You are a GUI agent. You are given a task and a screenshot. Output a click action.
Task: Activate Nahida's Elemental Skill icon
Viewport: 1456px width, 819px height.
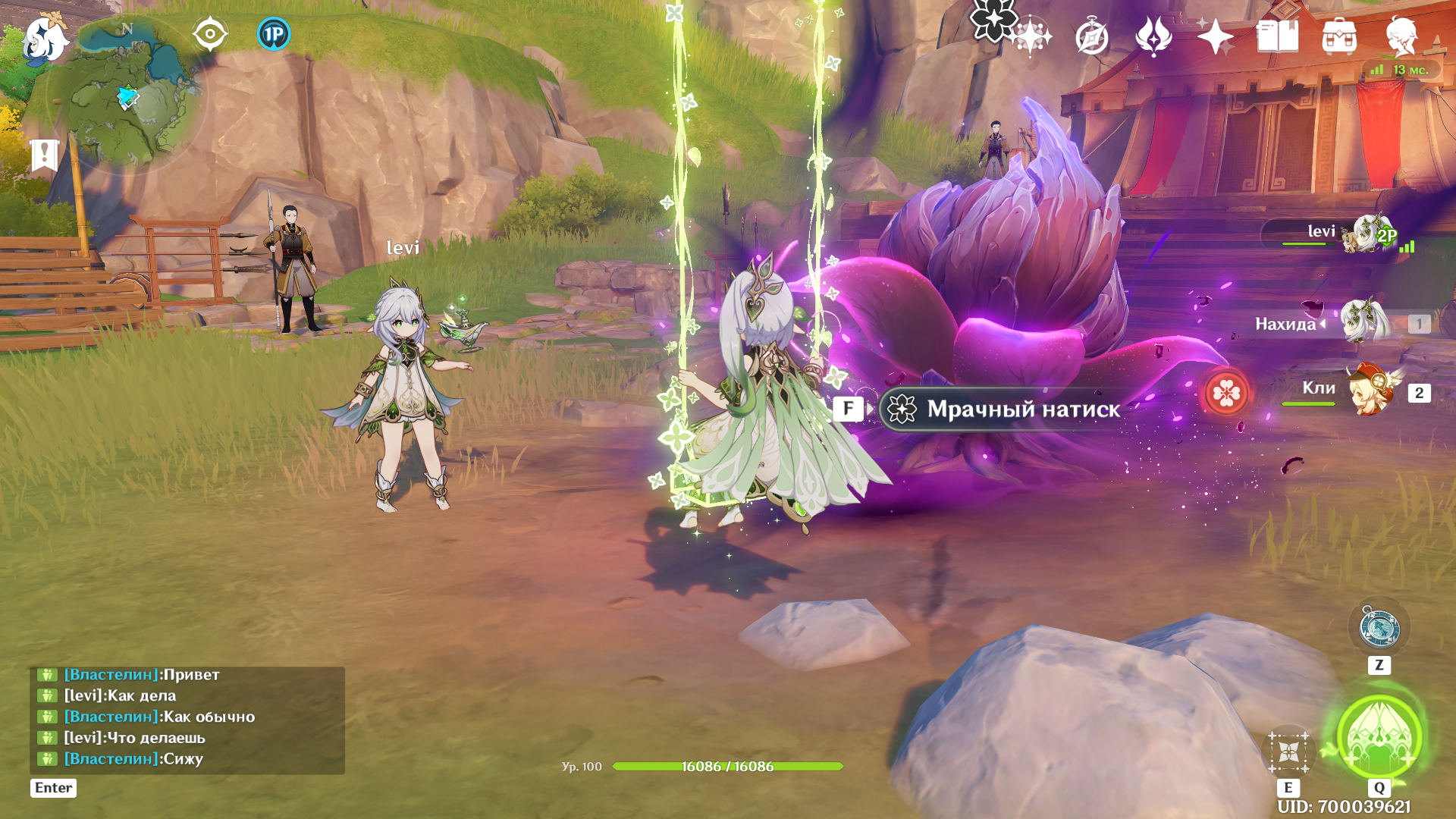[1288, 752]
